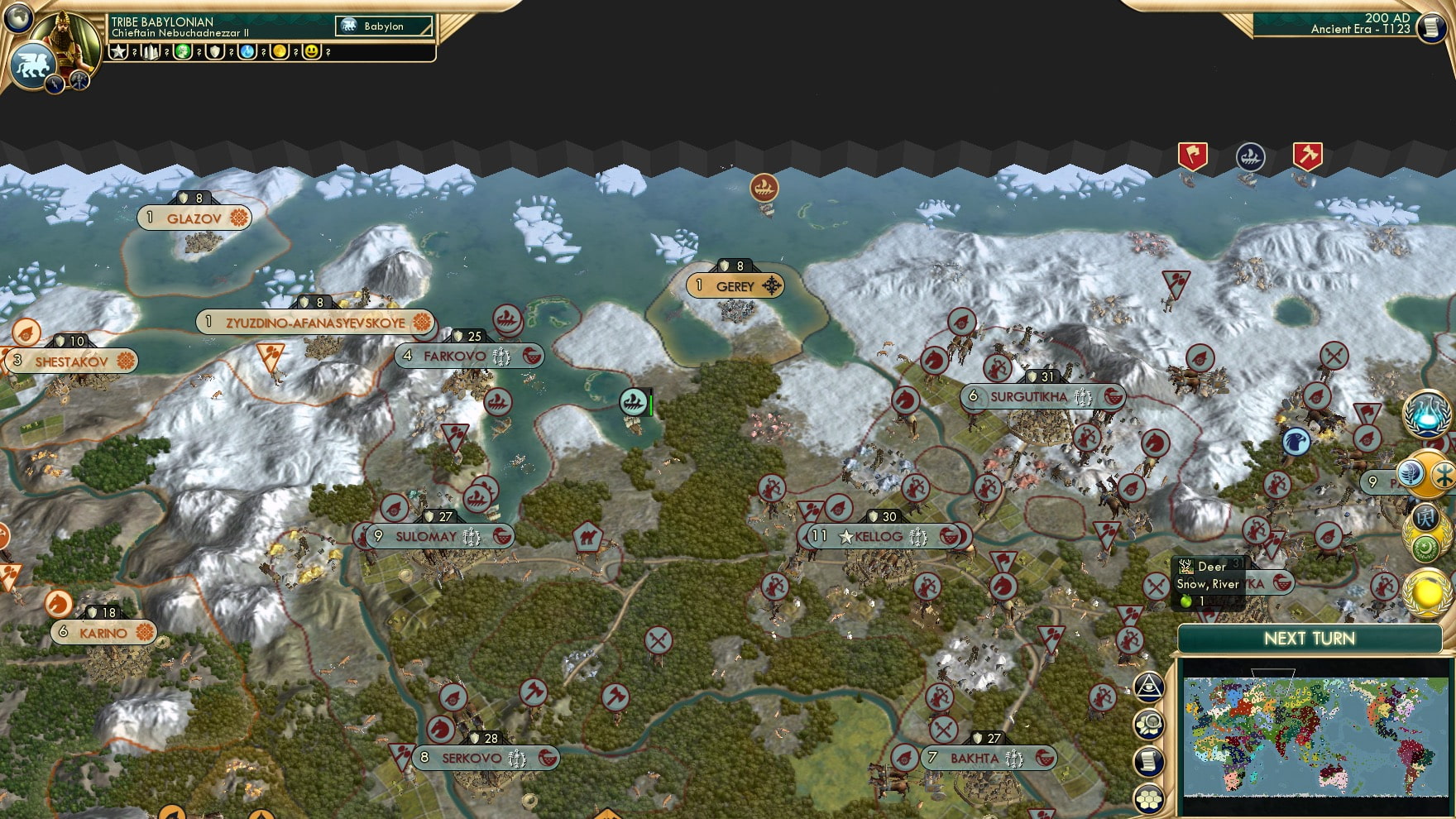Open the Babylon civilization dropdown box
Image resolution: width=1456 pixels, height=819 pixels.
click(x=382, y=26)
